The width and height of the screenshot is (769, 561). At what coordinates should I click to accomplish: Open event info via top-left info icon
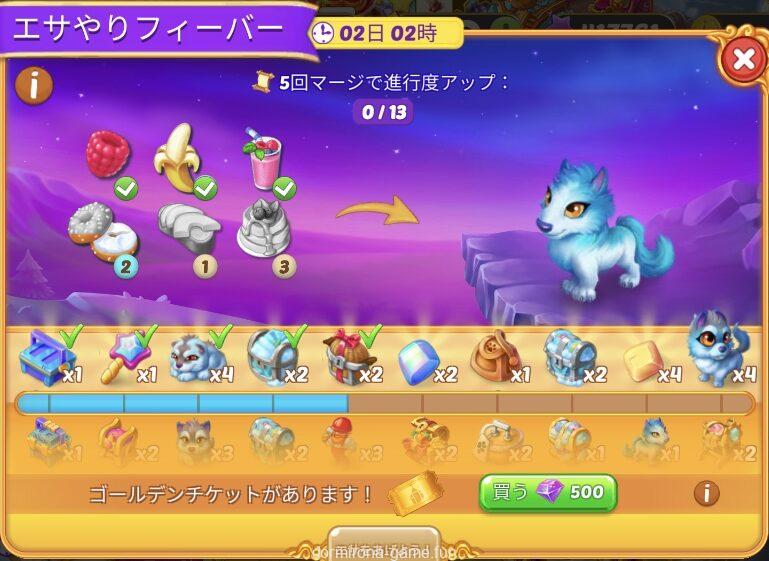pyautogui.click(x=34, y=85)
